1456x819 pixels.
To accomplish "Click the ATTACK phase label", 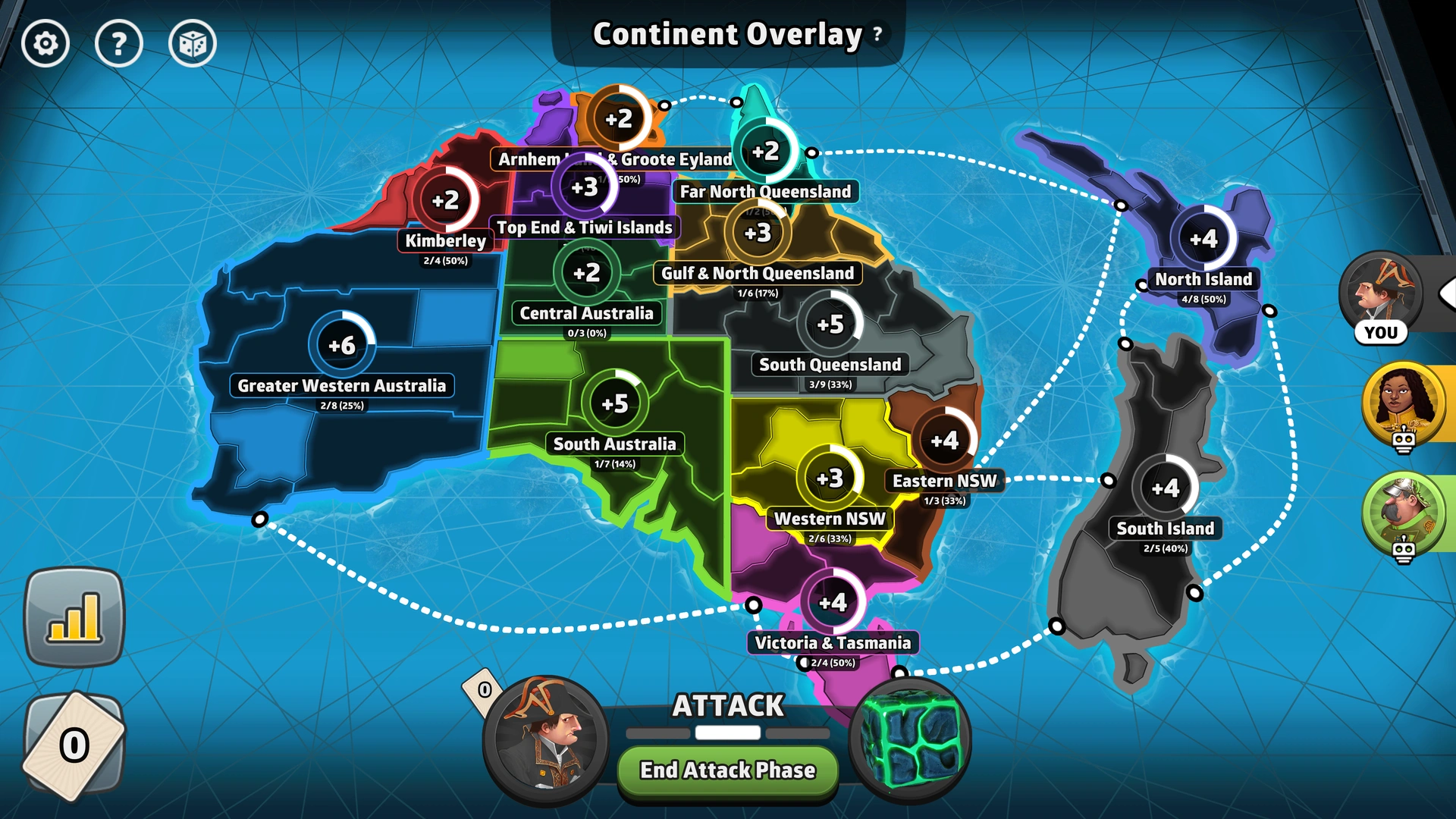I will [x=727, y=705].
